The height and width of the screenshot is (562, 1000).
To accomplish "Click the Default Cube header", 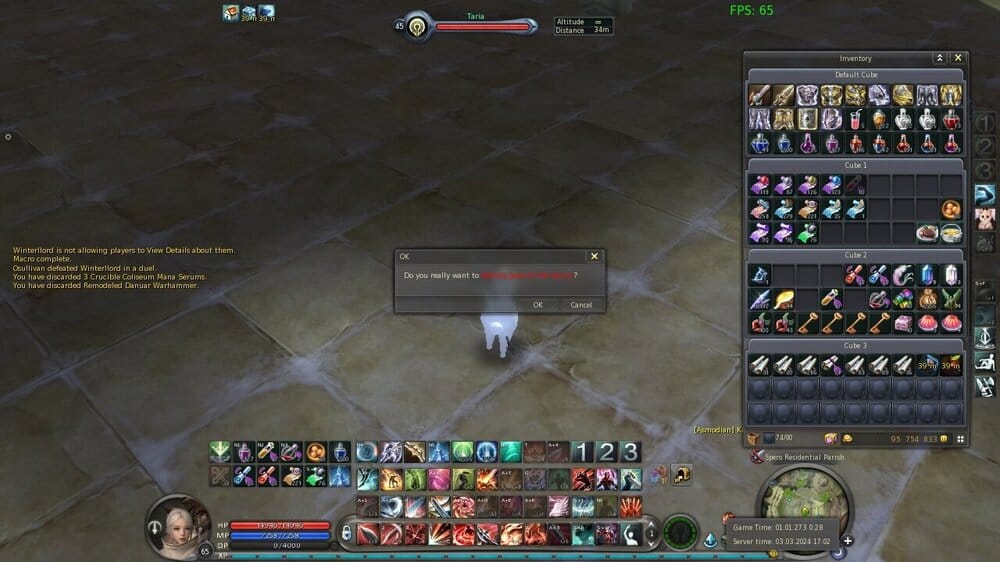I will [x=855, y=75].
